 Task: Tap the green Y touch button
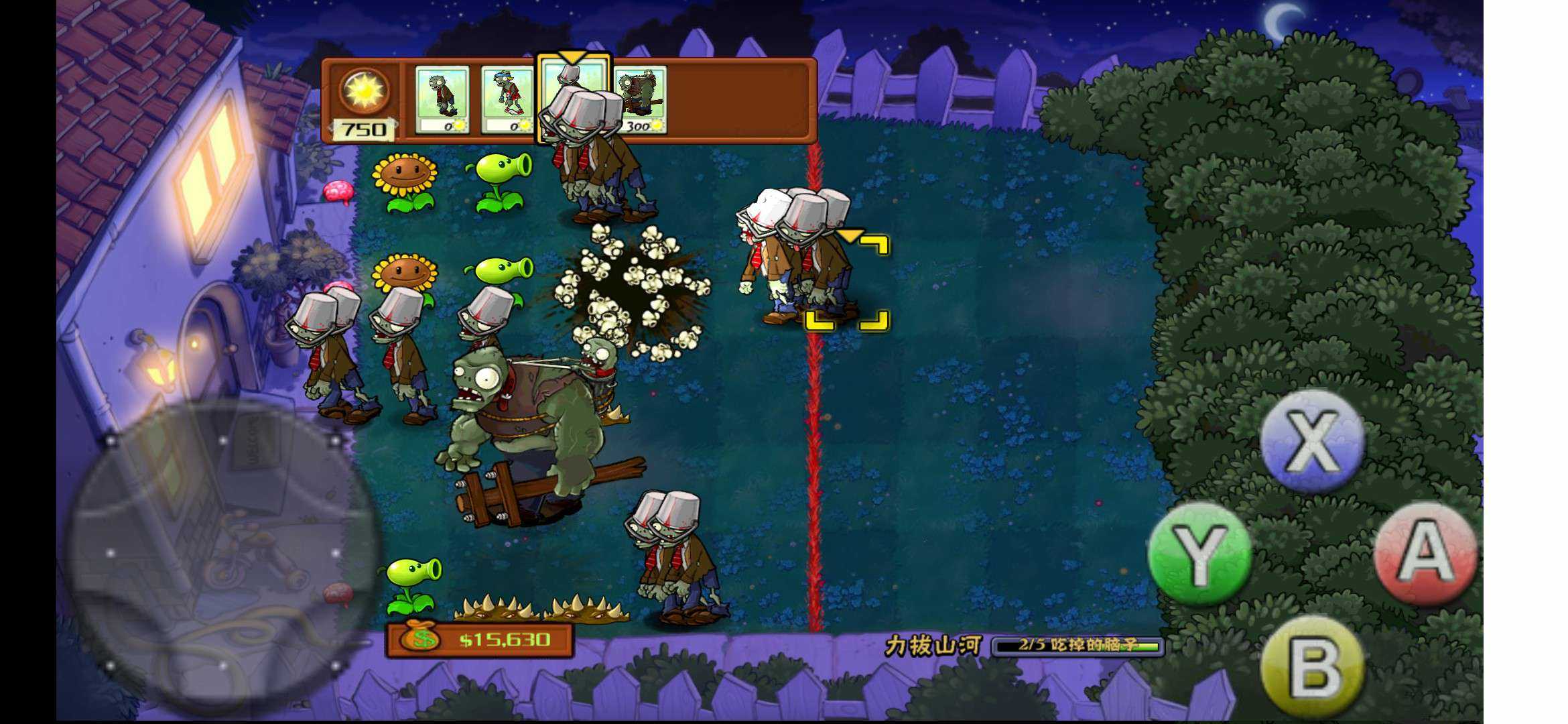(x=1199, y=554)
